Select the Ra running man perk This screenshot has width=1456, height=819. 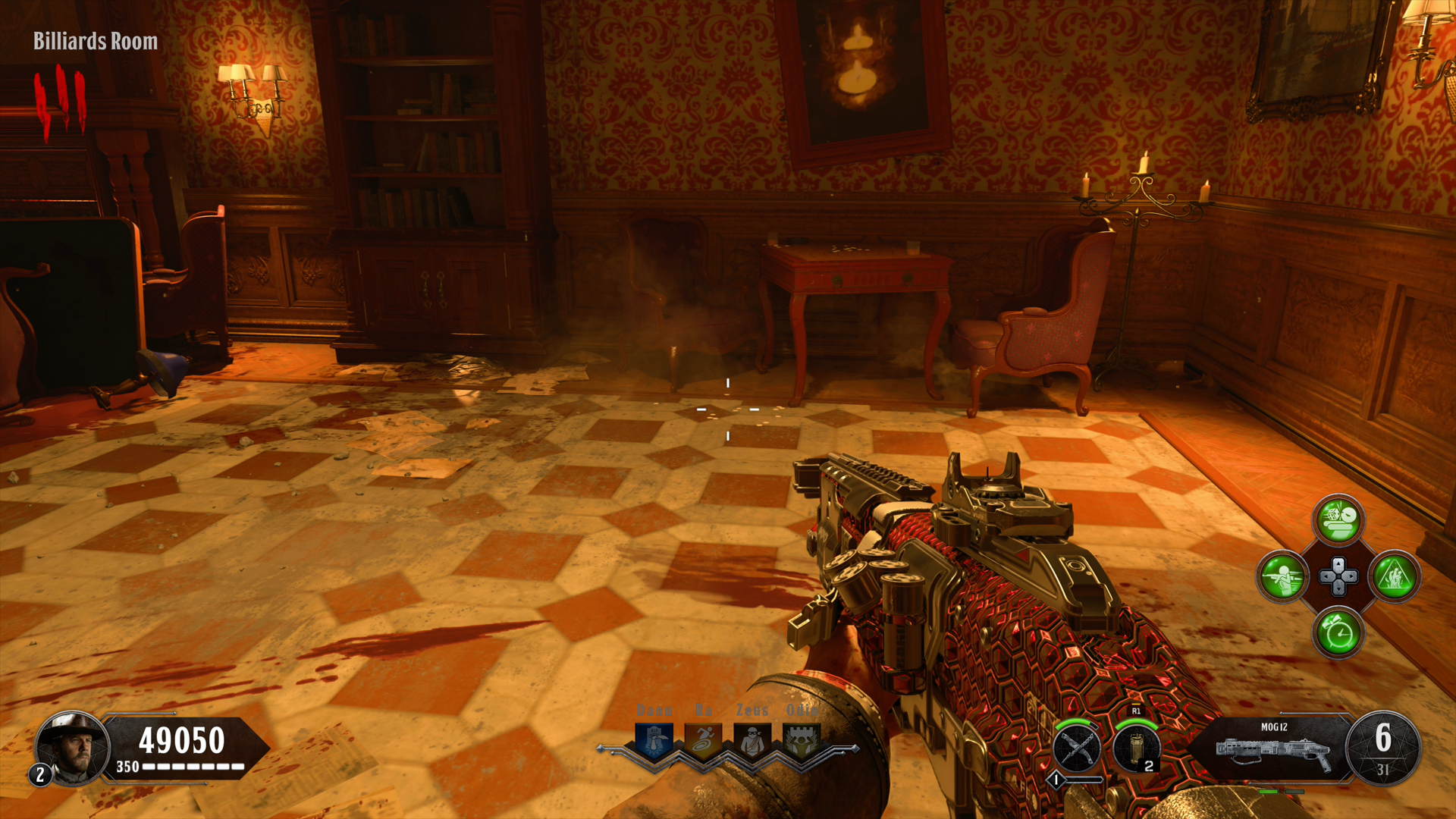[x=703, y=740]
